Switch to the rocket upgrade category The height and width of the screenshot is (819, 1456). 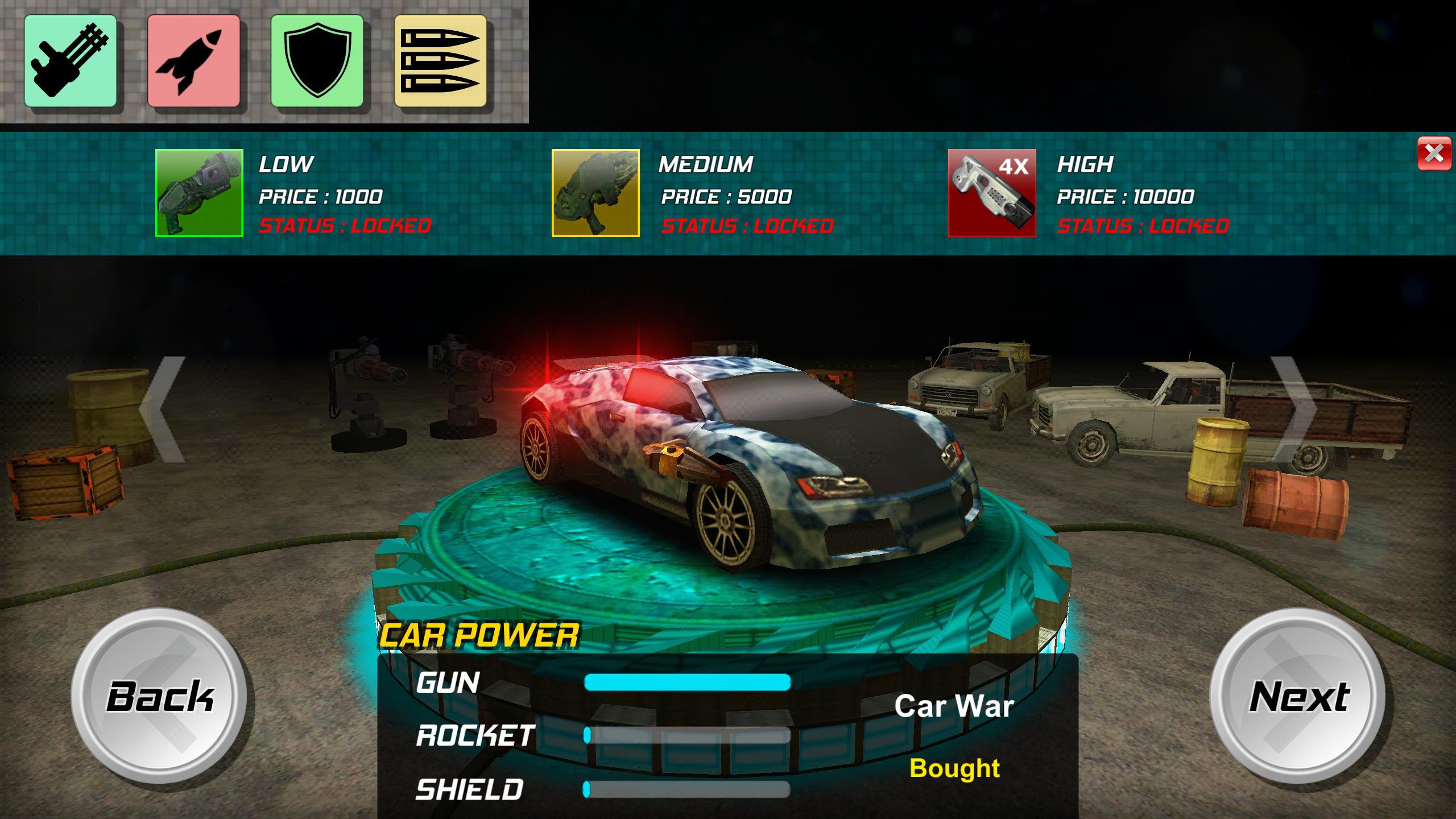pos(193,61)
